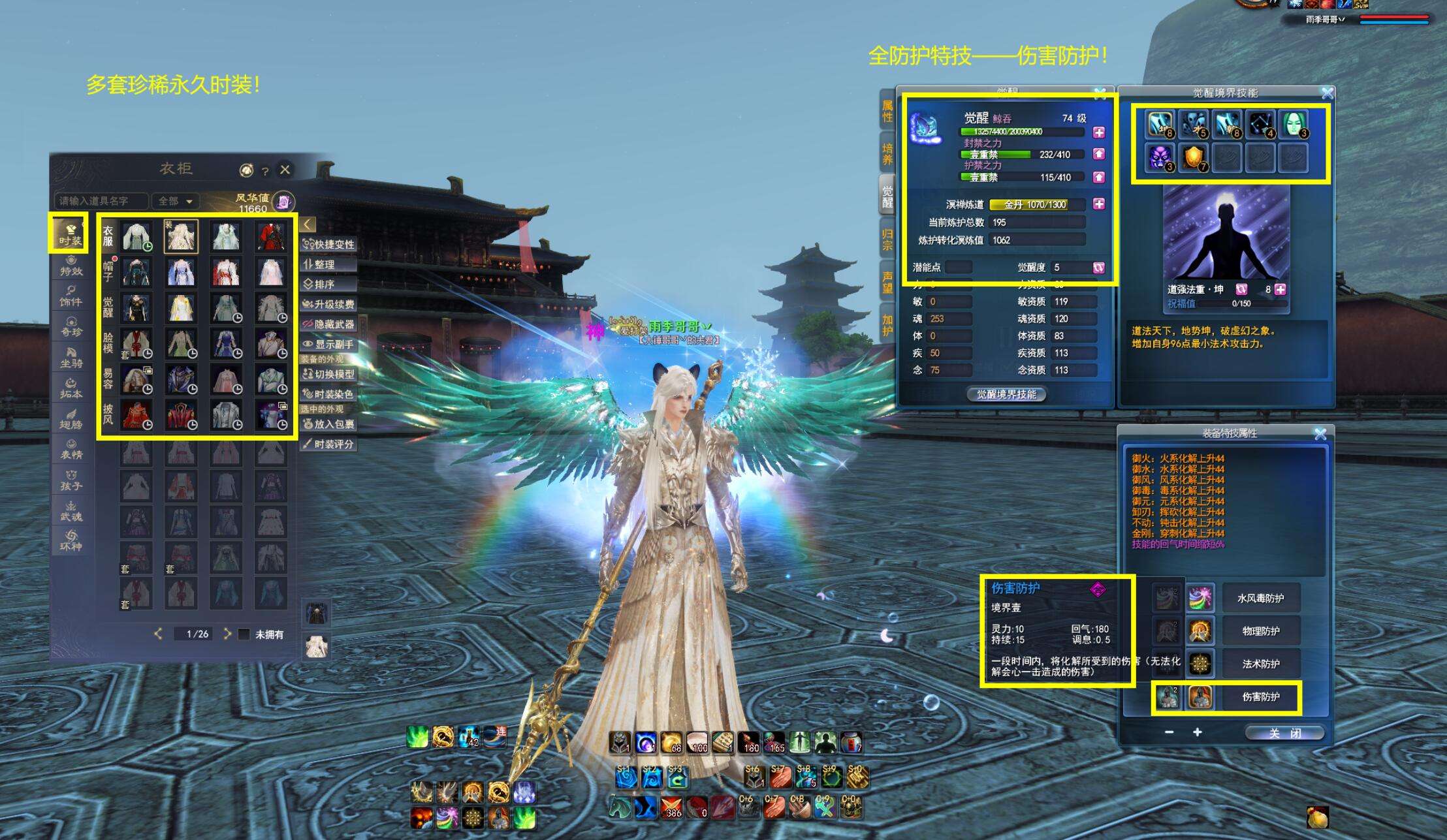Close the 衣柜 wardrobe window
Image resolution: width=1447 pixels, height=840 pixels.
coord(285,170)
